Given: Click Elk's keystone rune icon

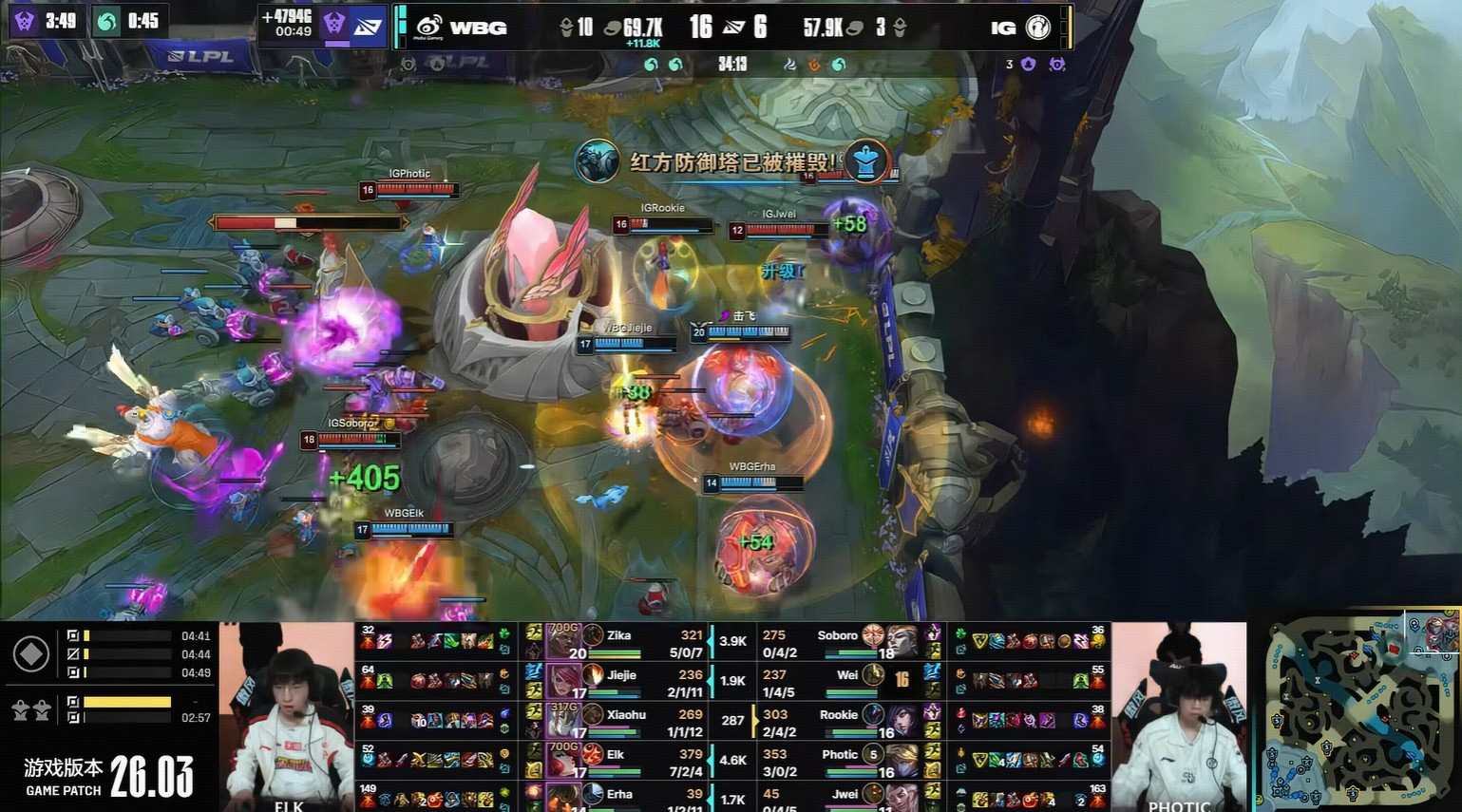Looking at the screenshot, I should pyautogui.click(x=593, y=754).
